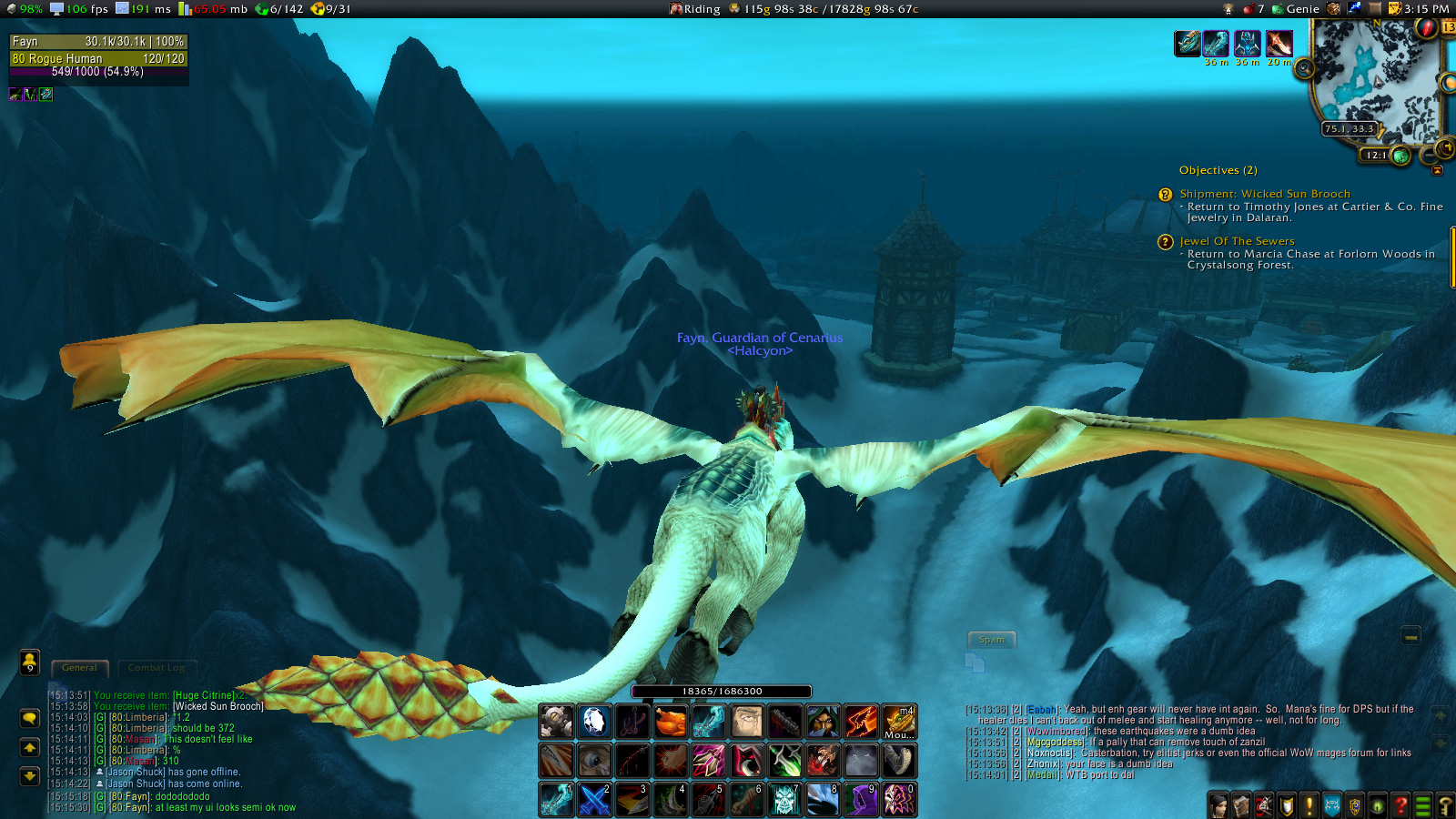Open the character info micro button
The height and width of the screenshot is (819, 1456).
click(x=1218, y=805)
